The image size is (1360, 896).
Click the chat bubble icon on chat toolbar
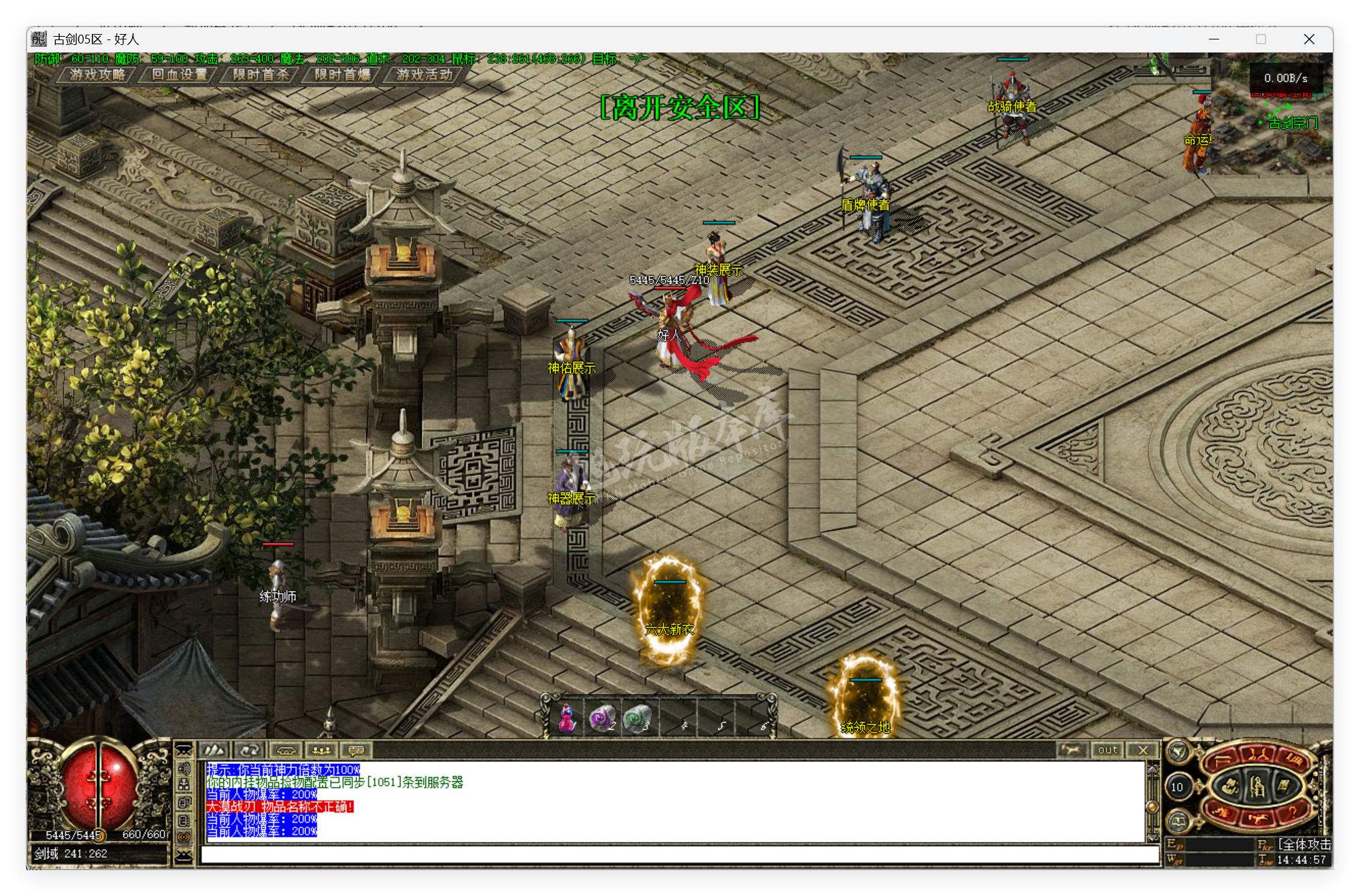[354, 751]
